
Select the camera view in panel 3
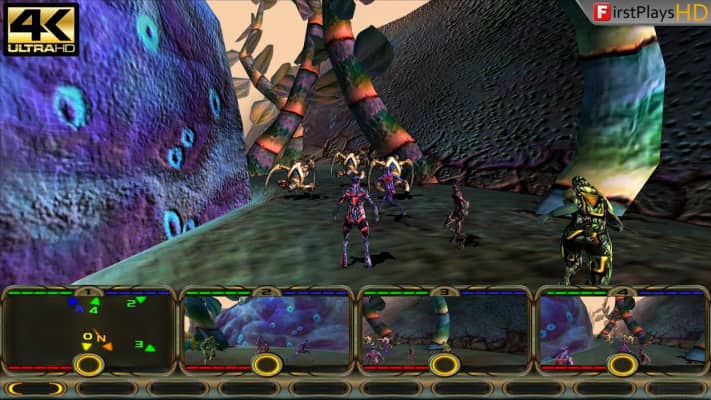[x=445, y=322]
